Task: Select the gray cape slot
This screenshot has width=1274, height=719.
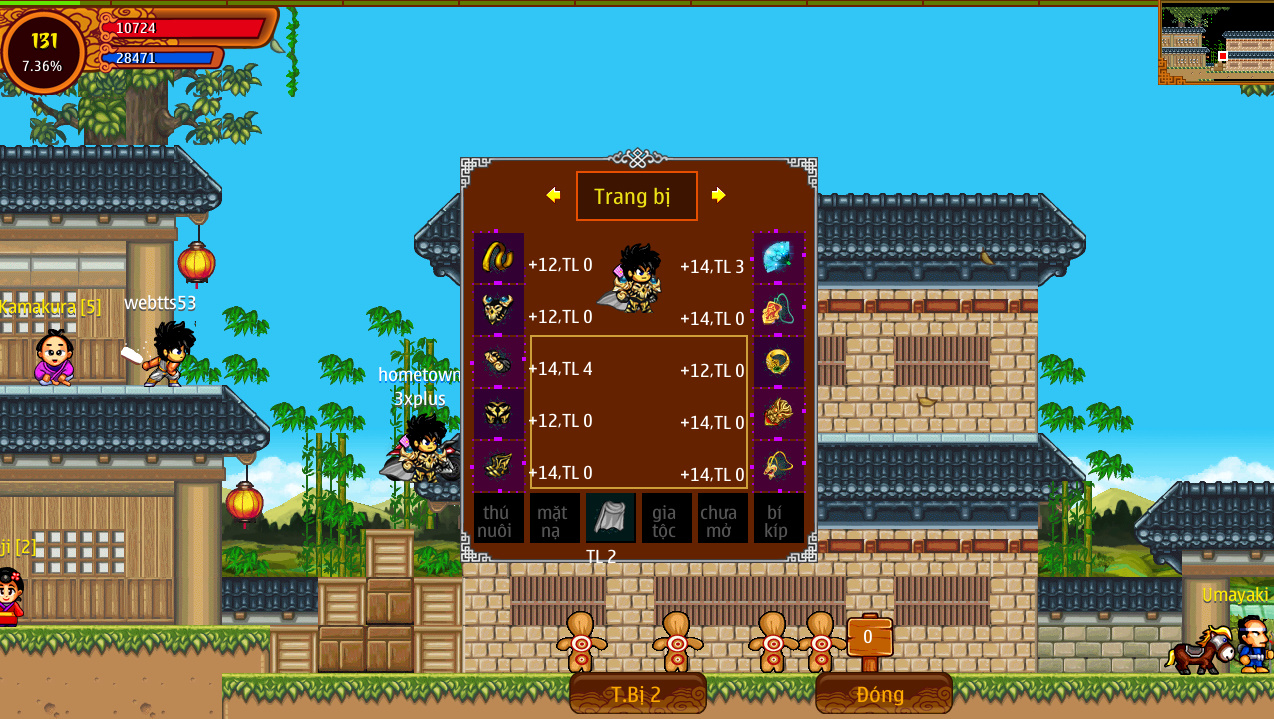Action: click(610, 518)
